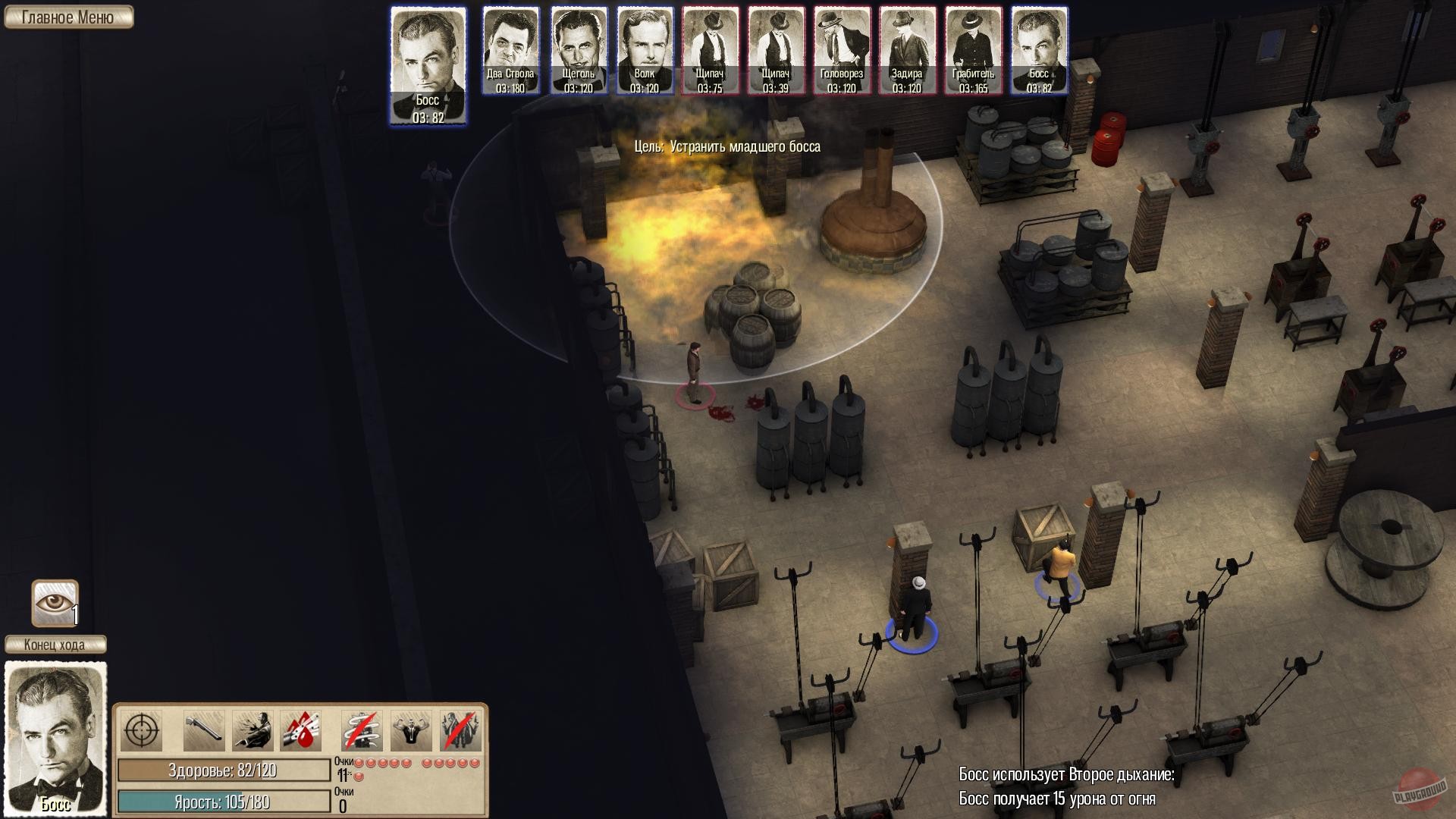Activate the crosshair aimed shot ability
Viewport: 1456px width, 819px height.
(x=140, y=731)
